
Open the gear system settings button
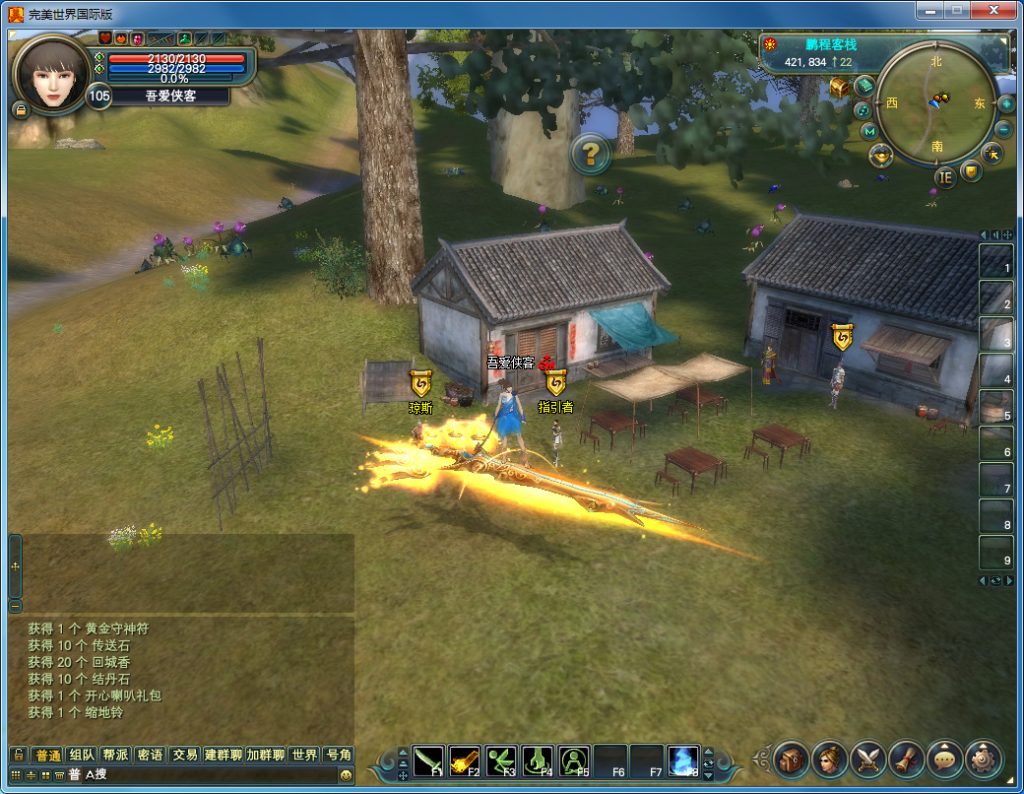coord(983,760)
